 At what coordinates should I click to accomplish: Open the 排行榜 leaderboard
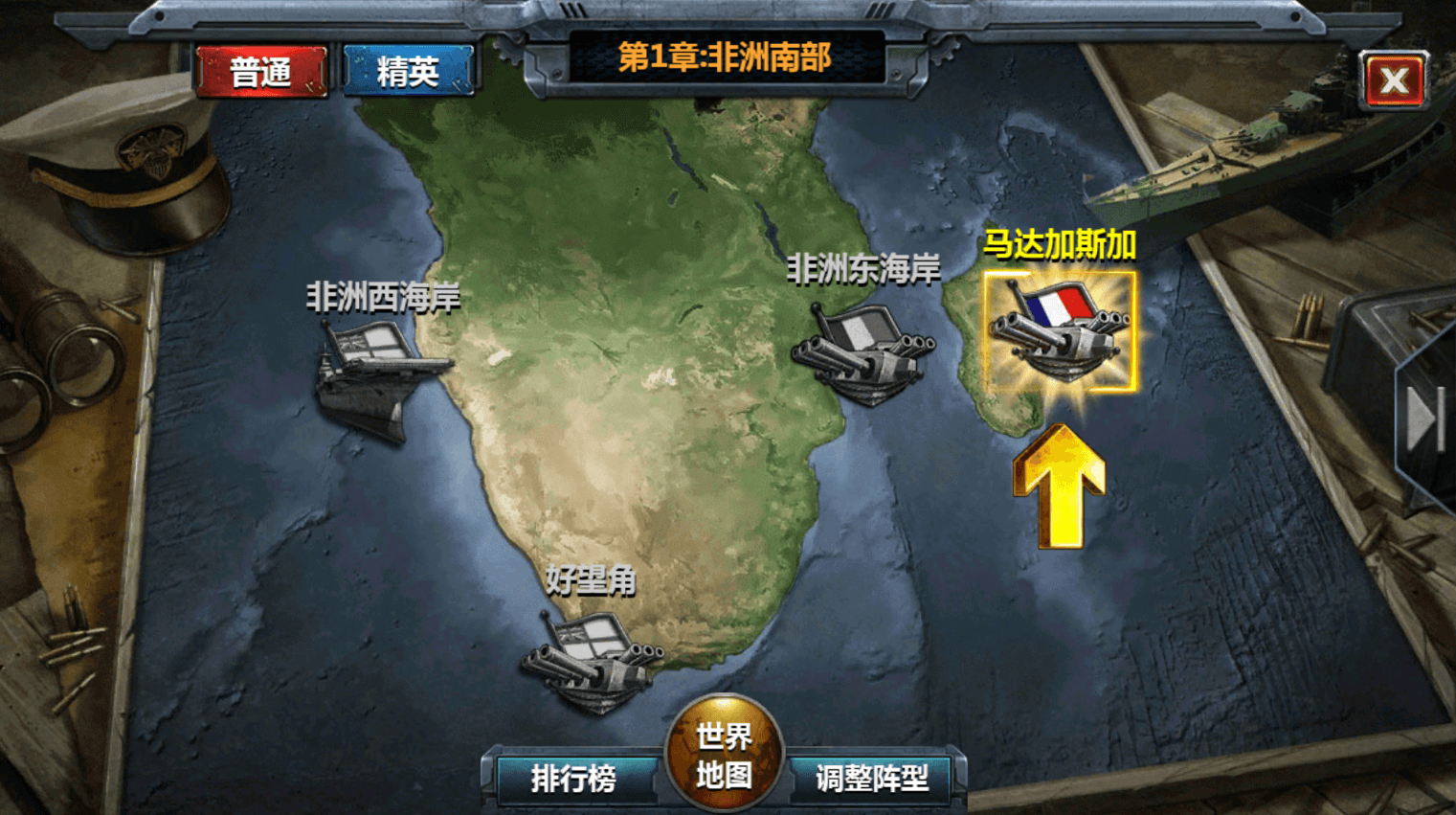(573, 778)
